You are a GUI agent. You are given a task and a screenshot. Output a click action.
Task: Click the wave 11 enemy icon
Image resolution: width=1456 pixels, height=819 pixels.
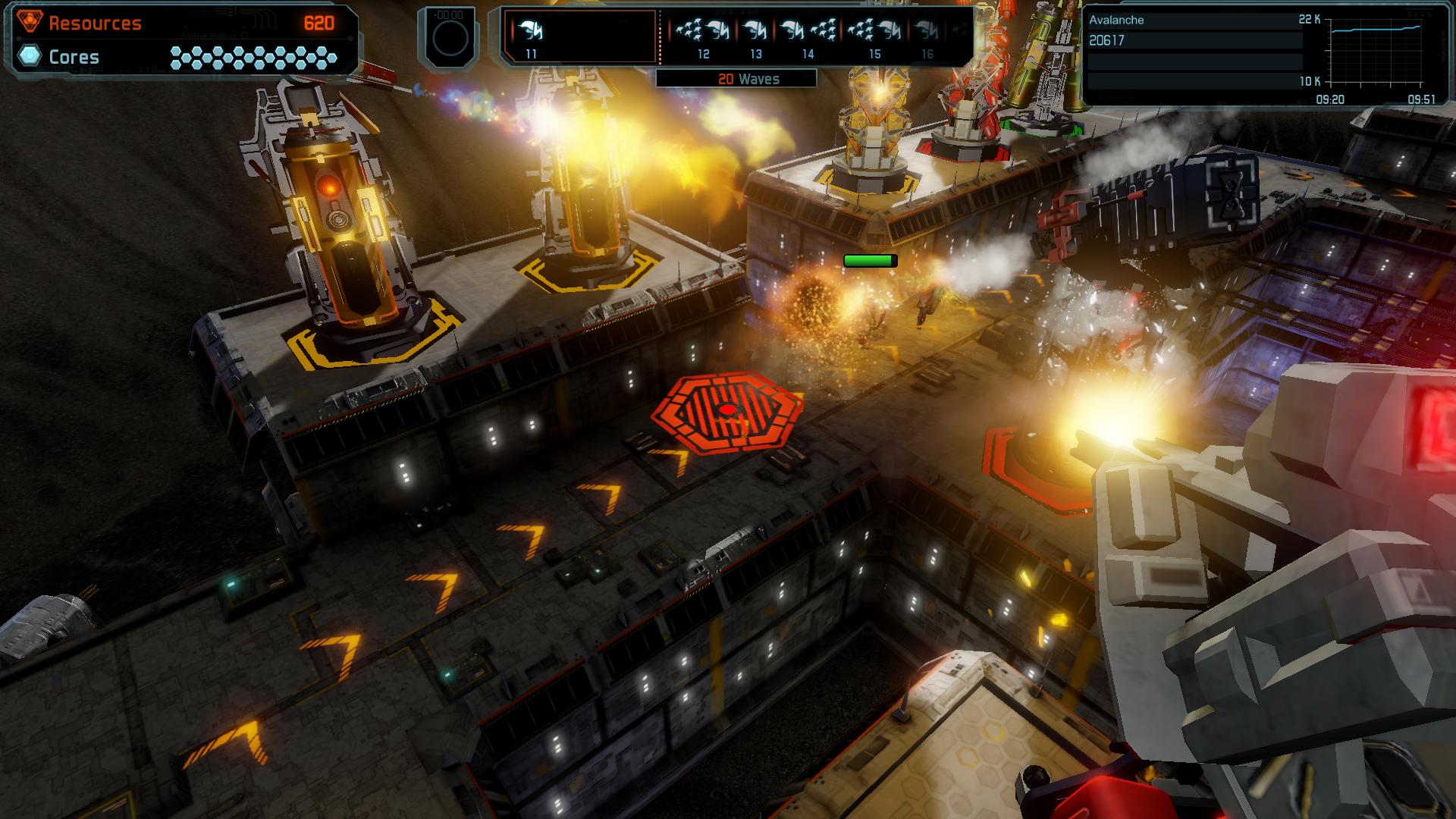(x=531, y=29)
